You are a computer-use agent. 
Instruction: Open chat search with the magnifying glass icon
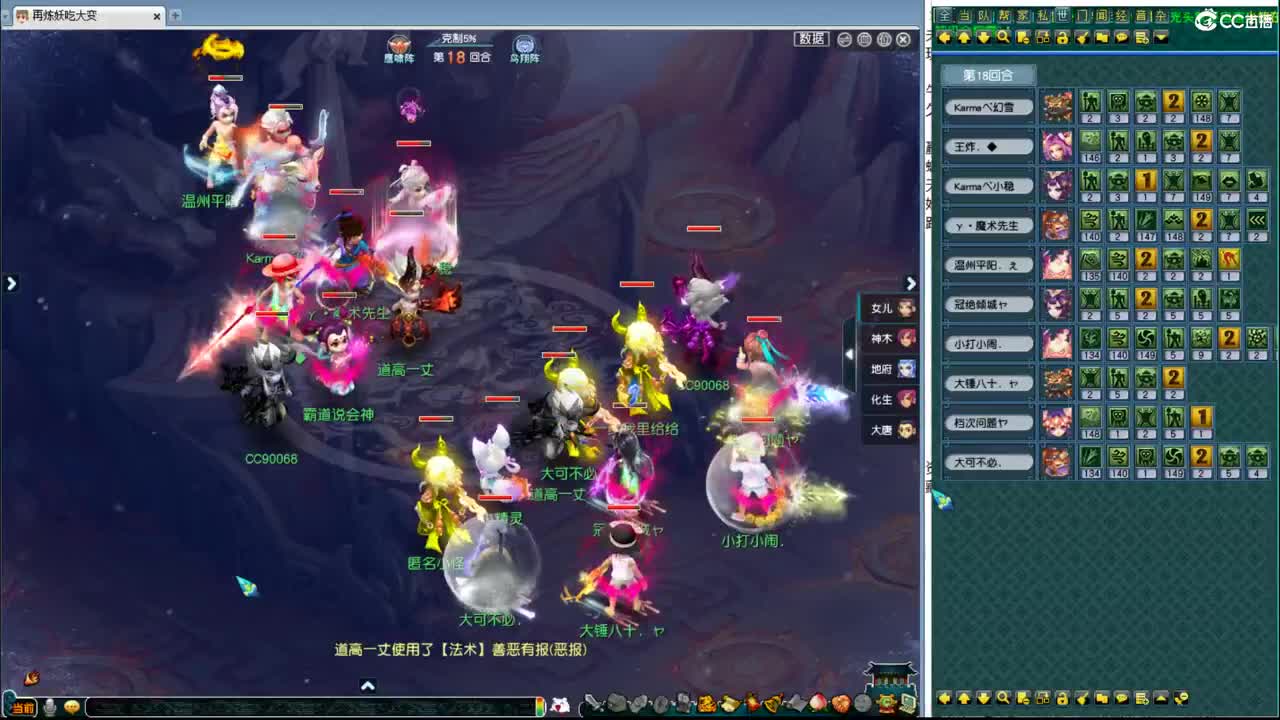[x=1002, y=36]
